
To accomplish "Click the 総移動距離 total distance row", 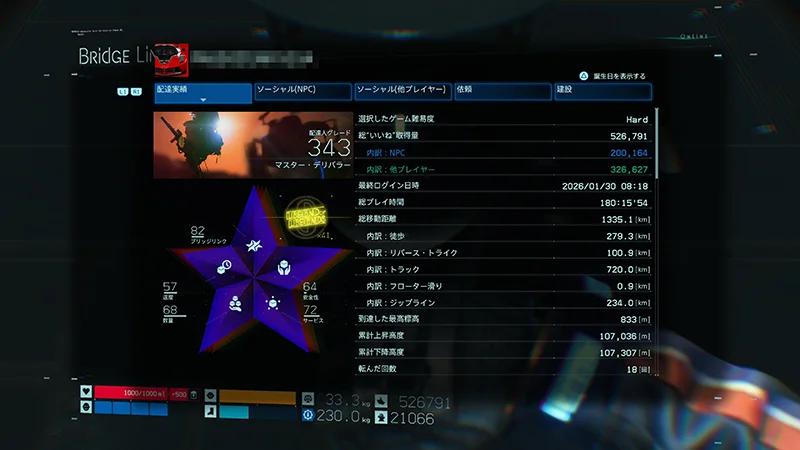I will point(503,219).
